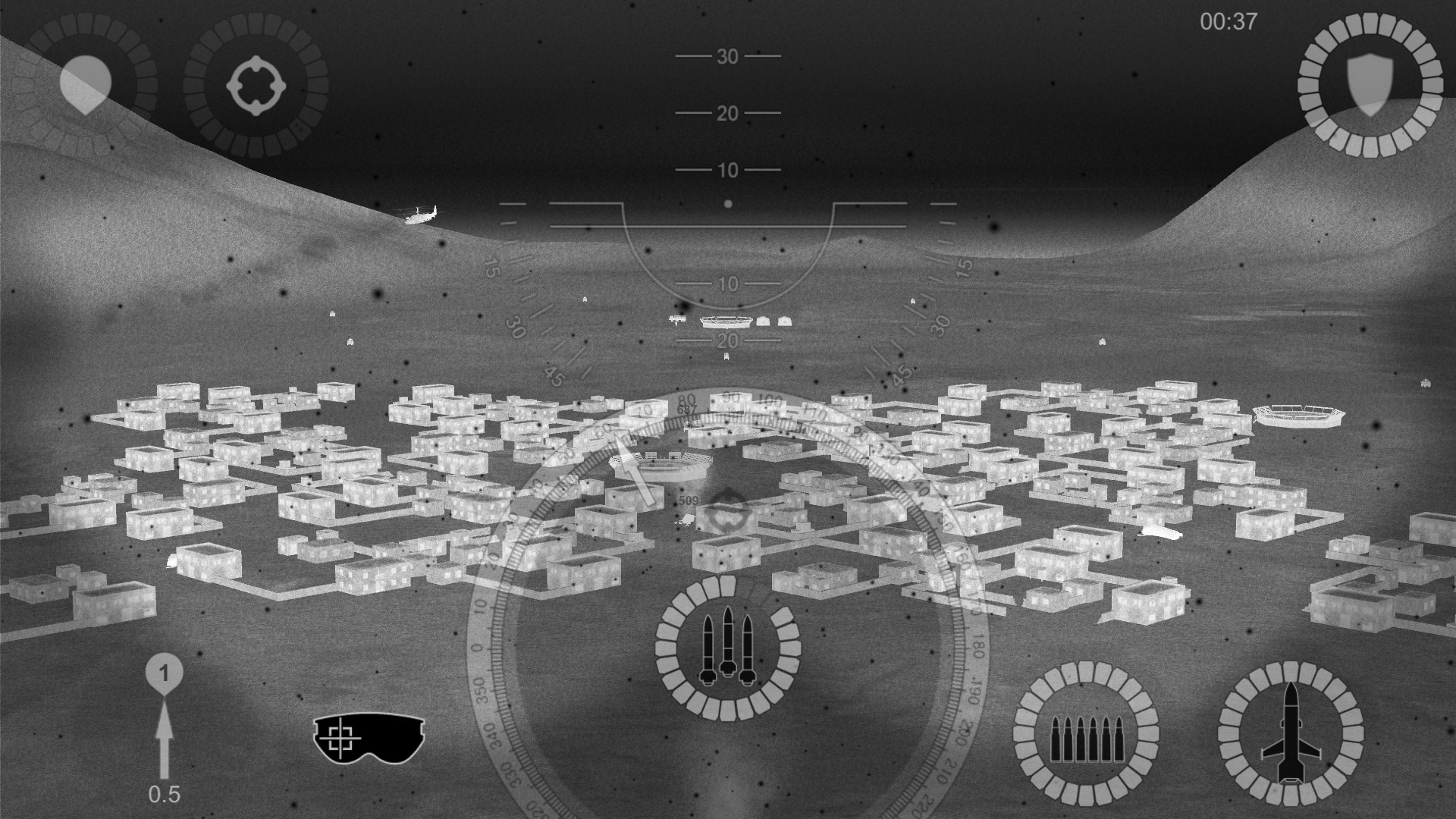Adjust the 0.5 speed indicator arrow
The height and width of the screenshot is (819, 1456).
[x=166, y=739]
